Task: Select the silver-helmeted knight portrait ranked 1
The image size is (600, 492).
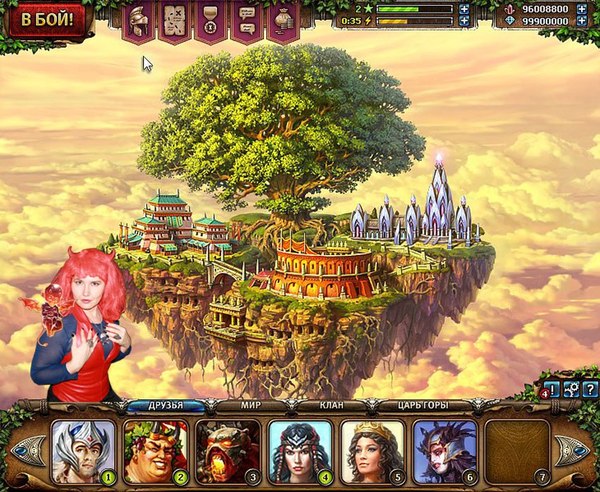Action: pyautogui.click(x=84, y=452)
